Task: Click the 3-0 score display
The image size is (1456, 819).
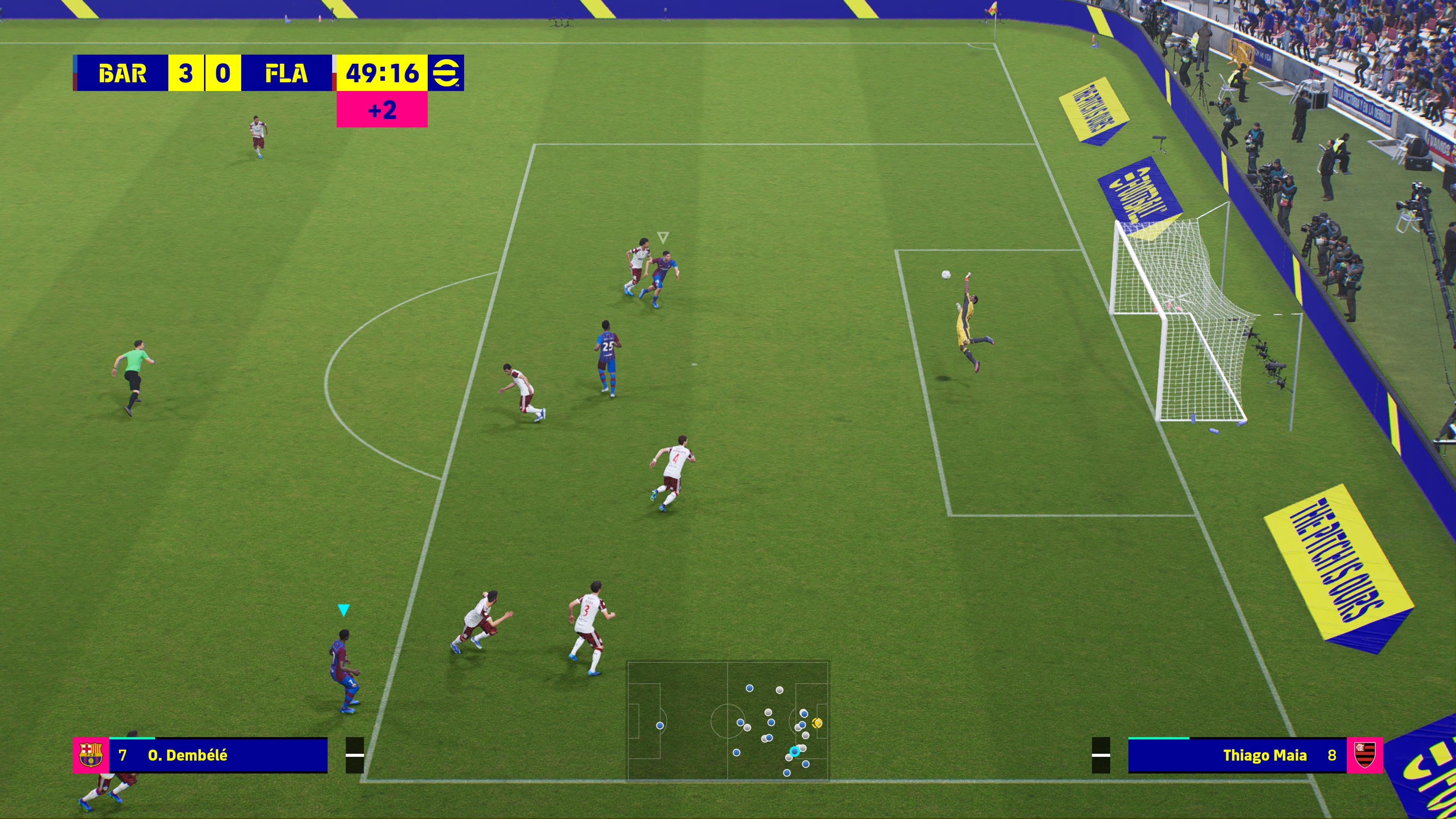Action: [205, 72]
